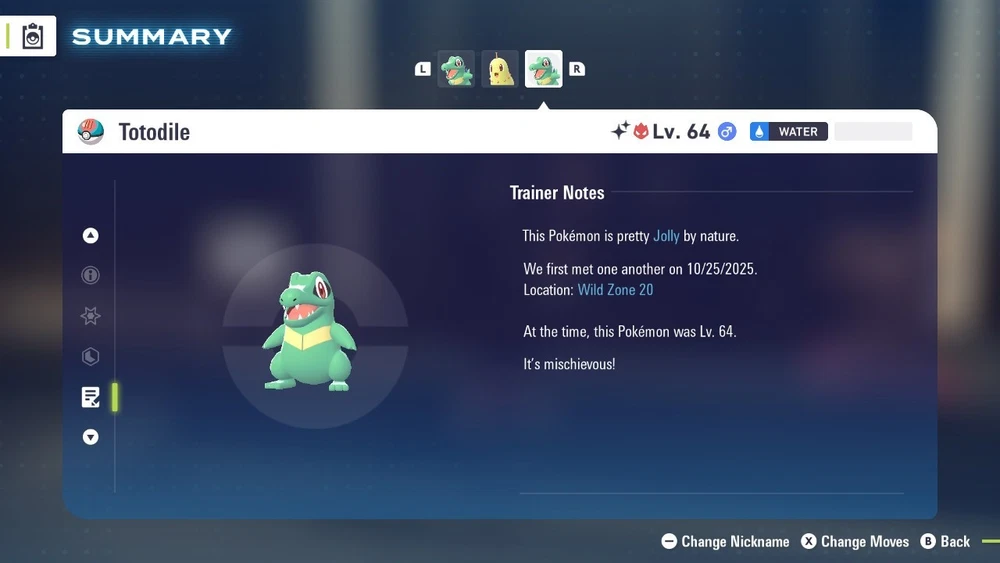The image size is (1000, 563).
Task: Open the hexagon page icon
Action: coord(91,357)
